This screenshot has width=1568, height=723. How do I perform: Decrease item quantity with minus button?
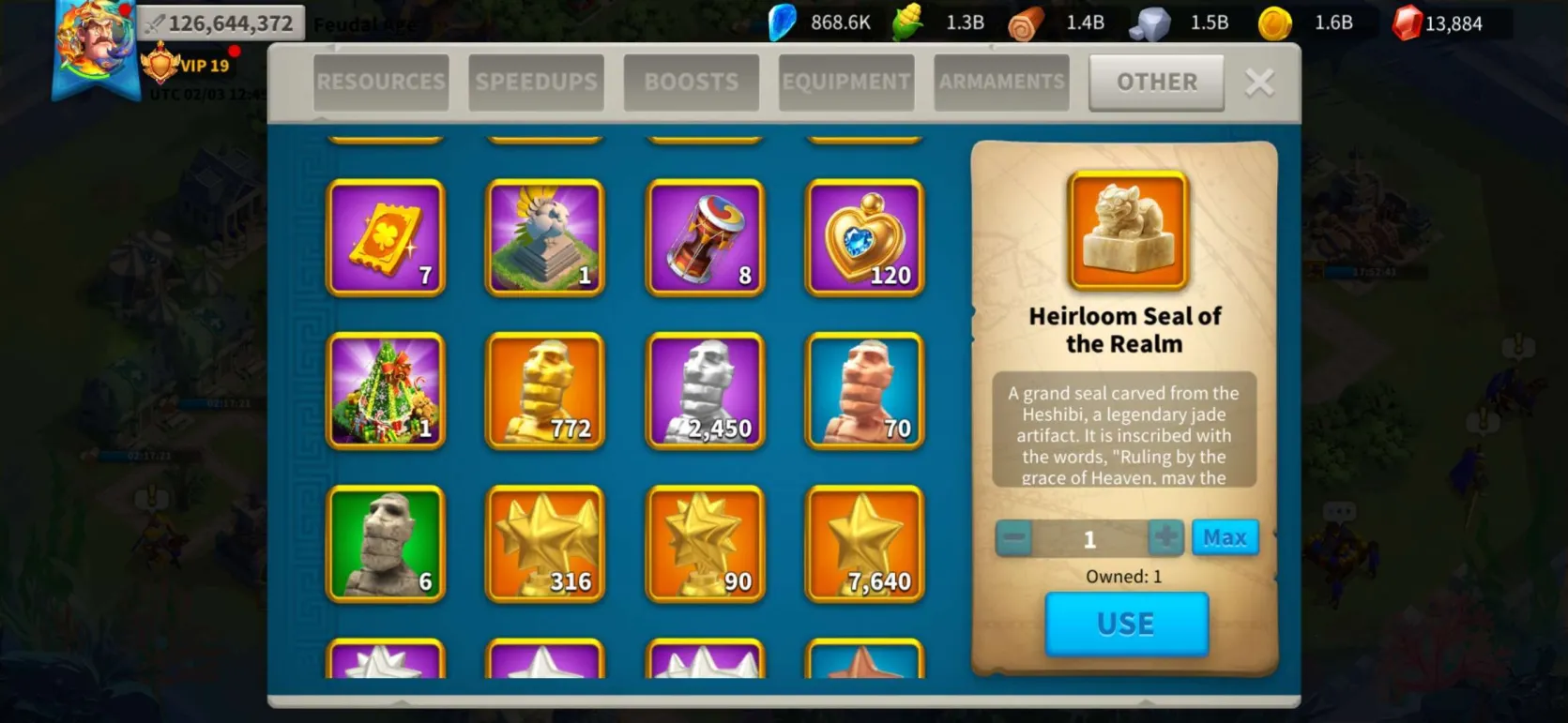[1014, 539]
